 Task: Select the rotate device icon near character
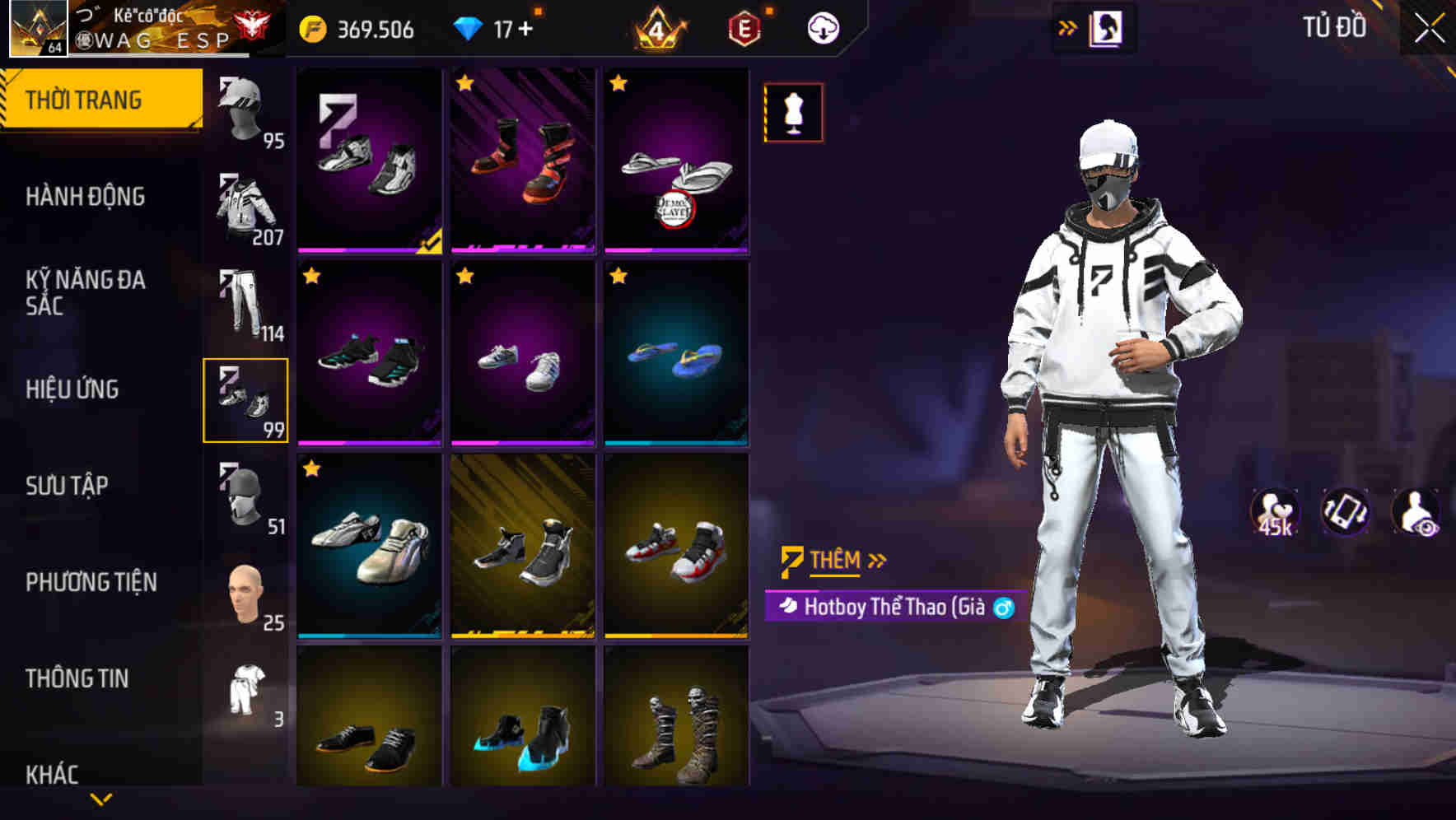tap(1344, 512)
